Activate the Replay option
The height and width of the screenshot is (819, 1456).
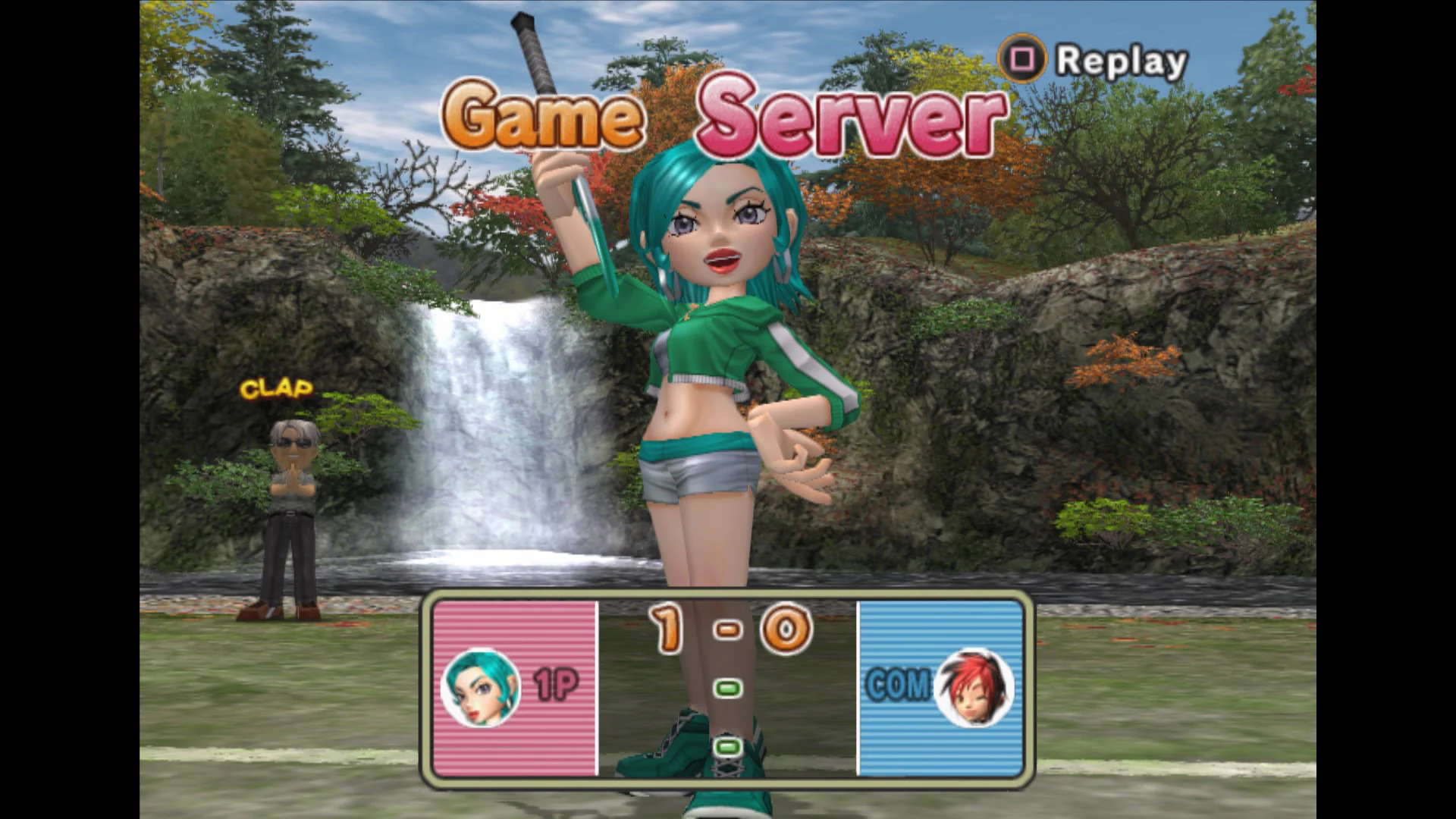(1119, 60)
